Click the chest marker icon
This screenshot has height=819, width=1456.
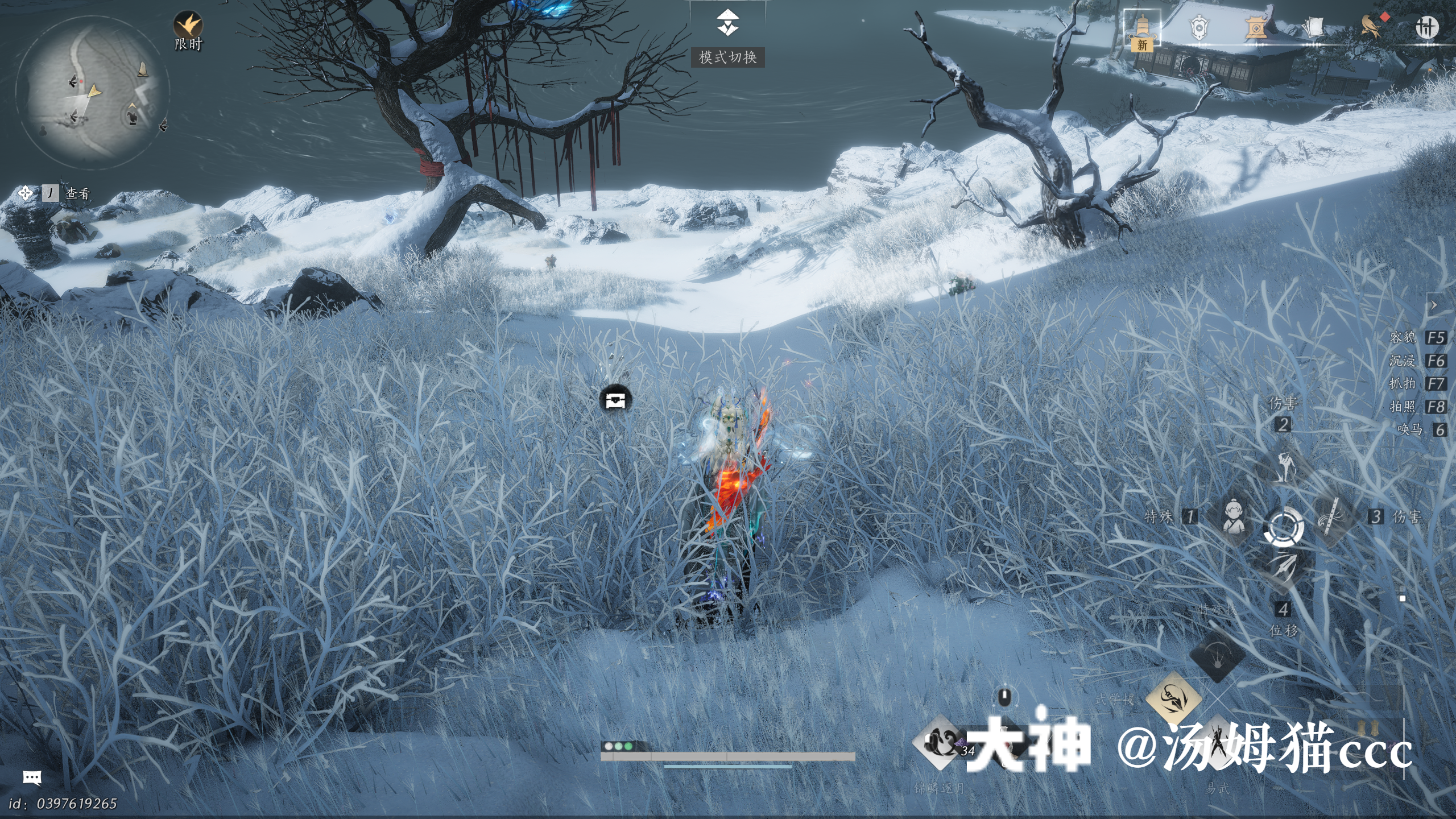(615, 400)
